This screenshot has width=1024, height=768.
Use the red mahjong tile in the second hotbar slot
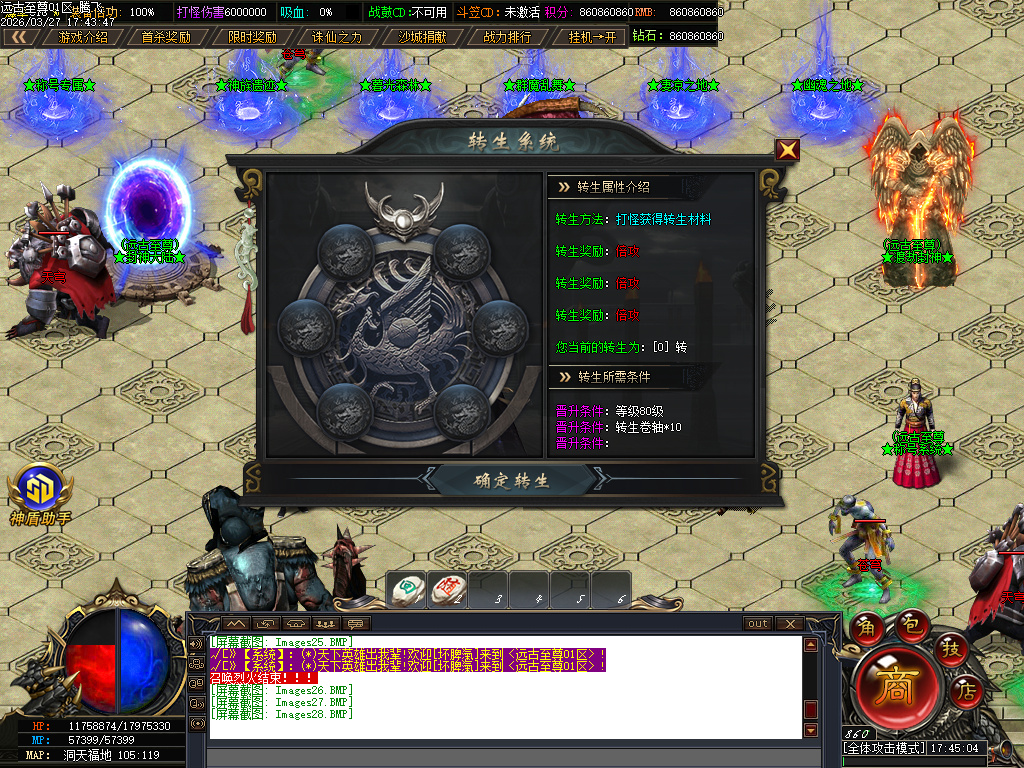pyautogui.click(x=448, y=591)
